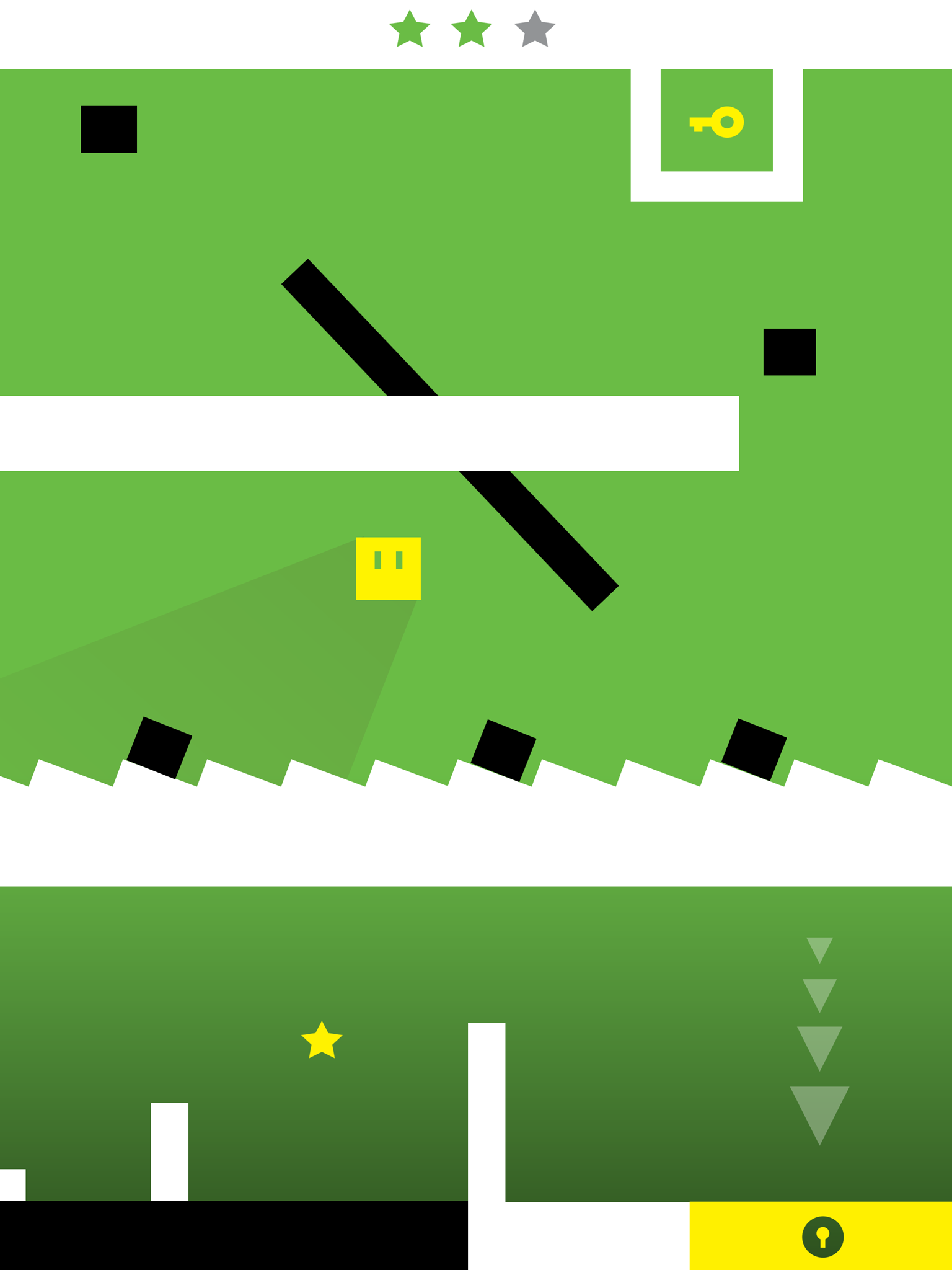The height and width of the screenshot is (1270, 952).
Task: Click the gray unearned star
Action: point(533,29)
